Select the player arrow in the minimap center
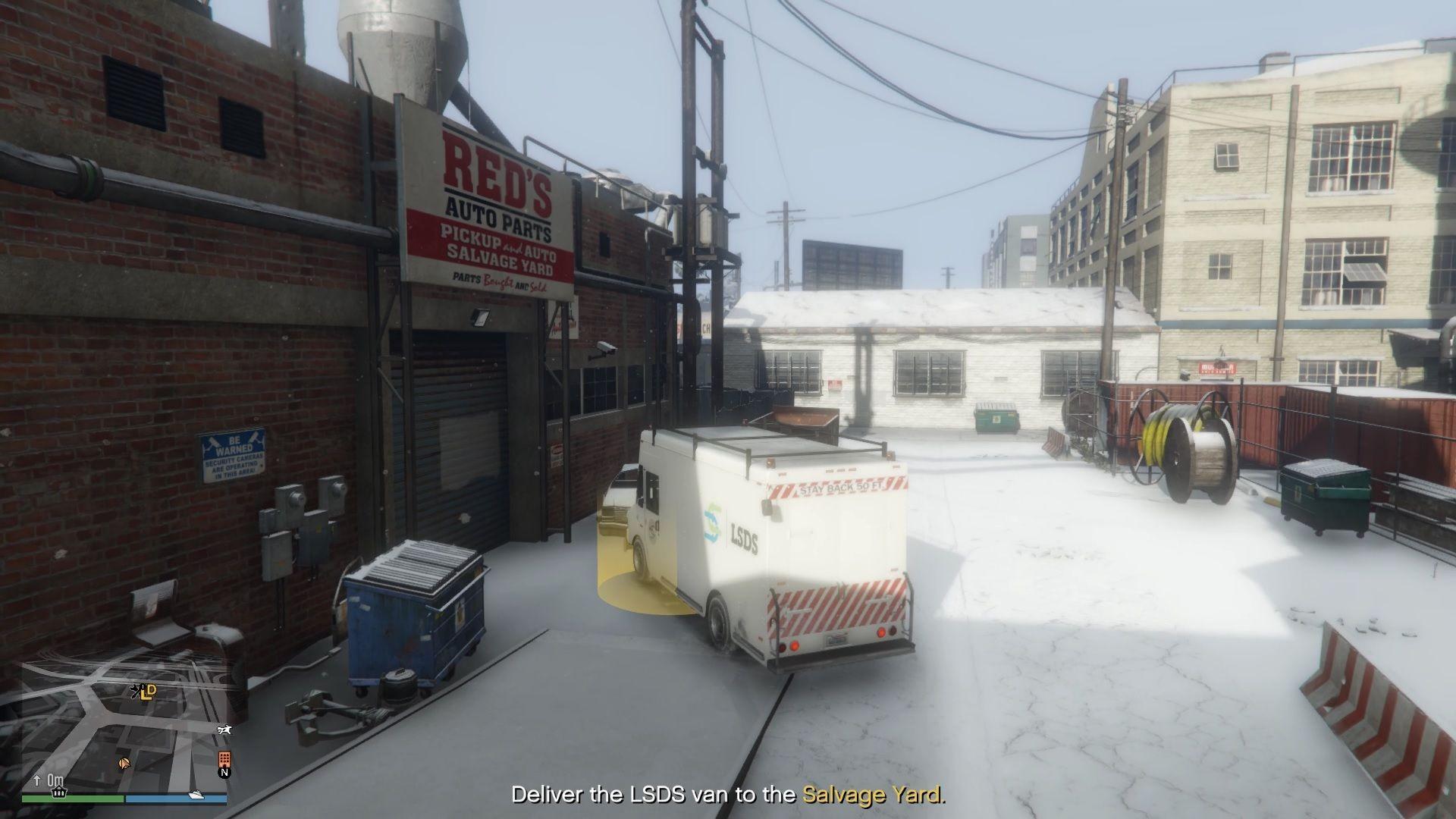 click(124, 764)
